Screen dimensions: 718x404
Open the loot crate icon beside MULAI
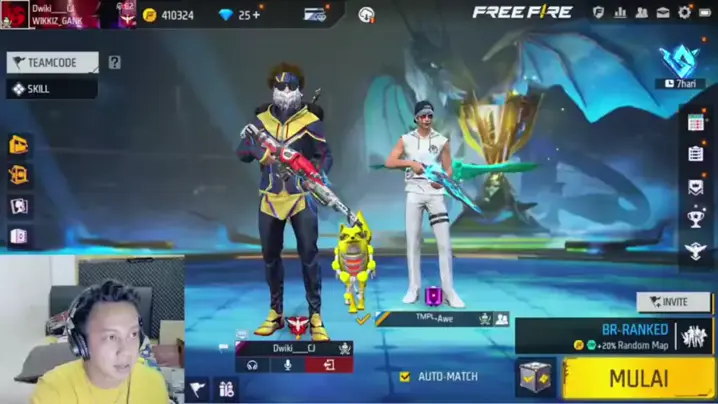(535, 378)
